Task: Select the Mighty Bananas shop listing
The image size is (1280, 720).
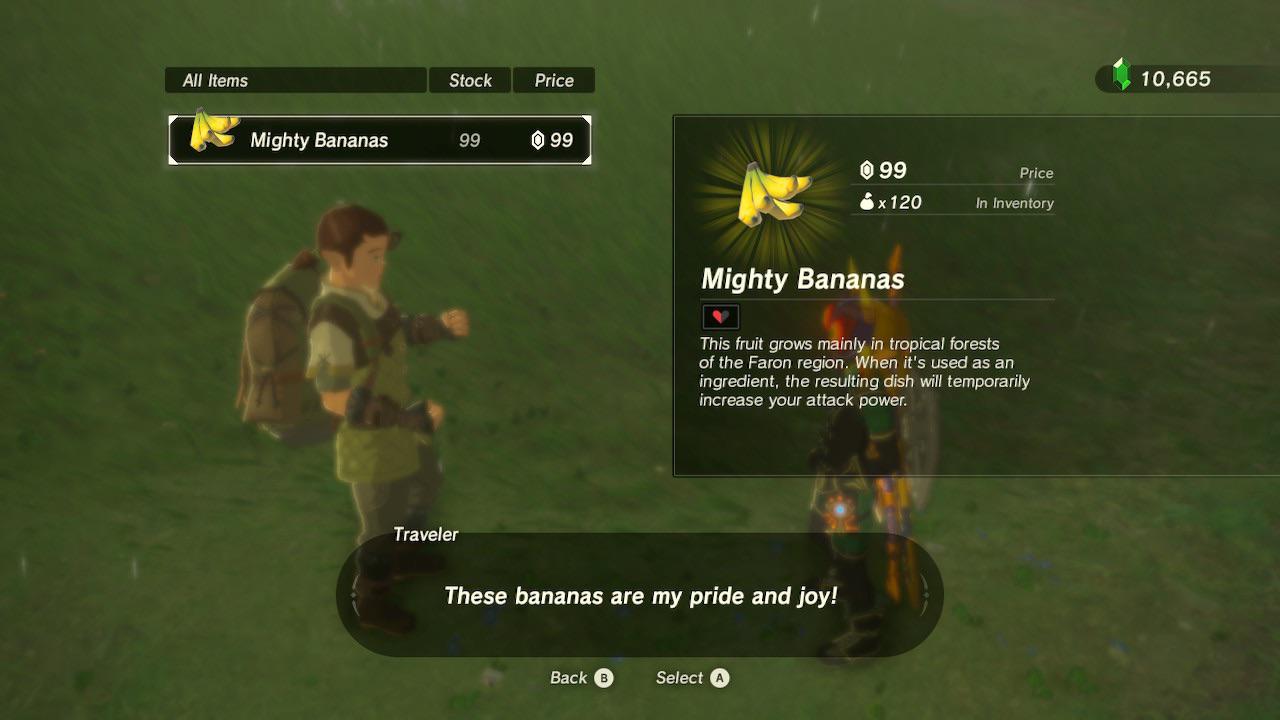Action: tap(378, 140)
